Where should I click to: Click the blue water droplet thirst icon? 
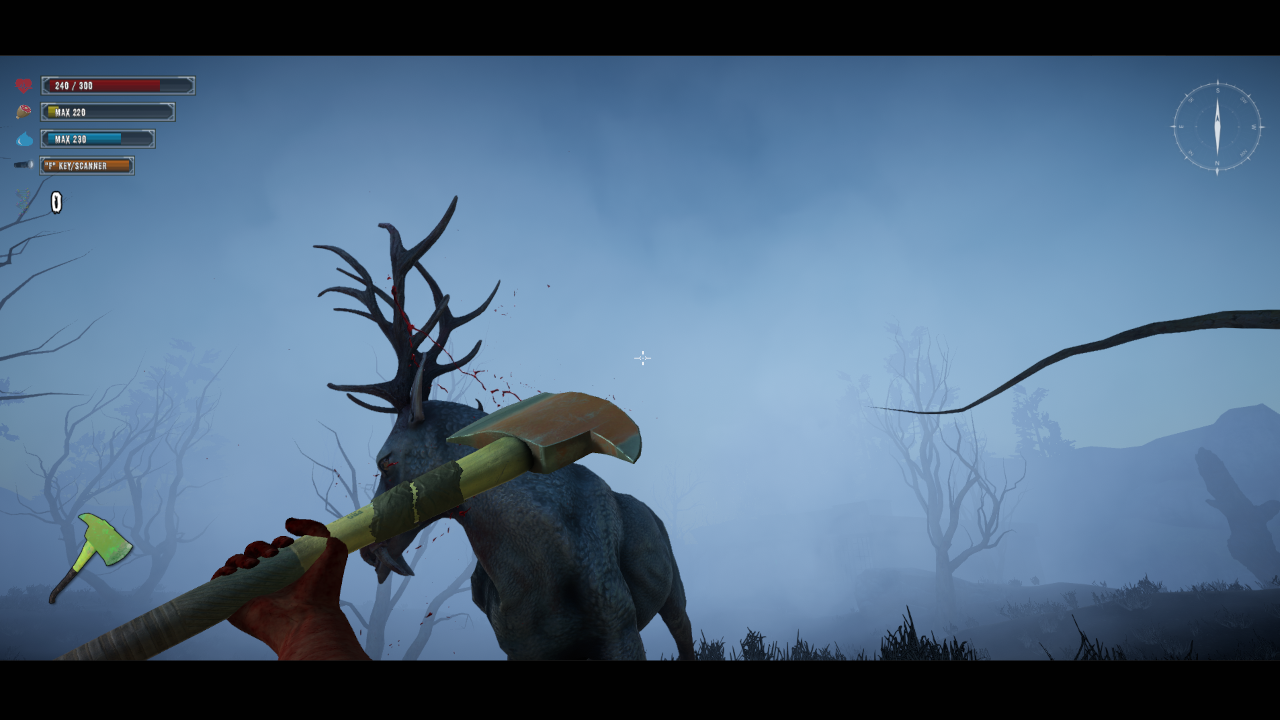25,139
